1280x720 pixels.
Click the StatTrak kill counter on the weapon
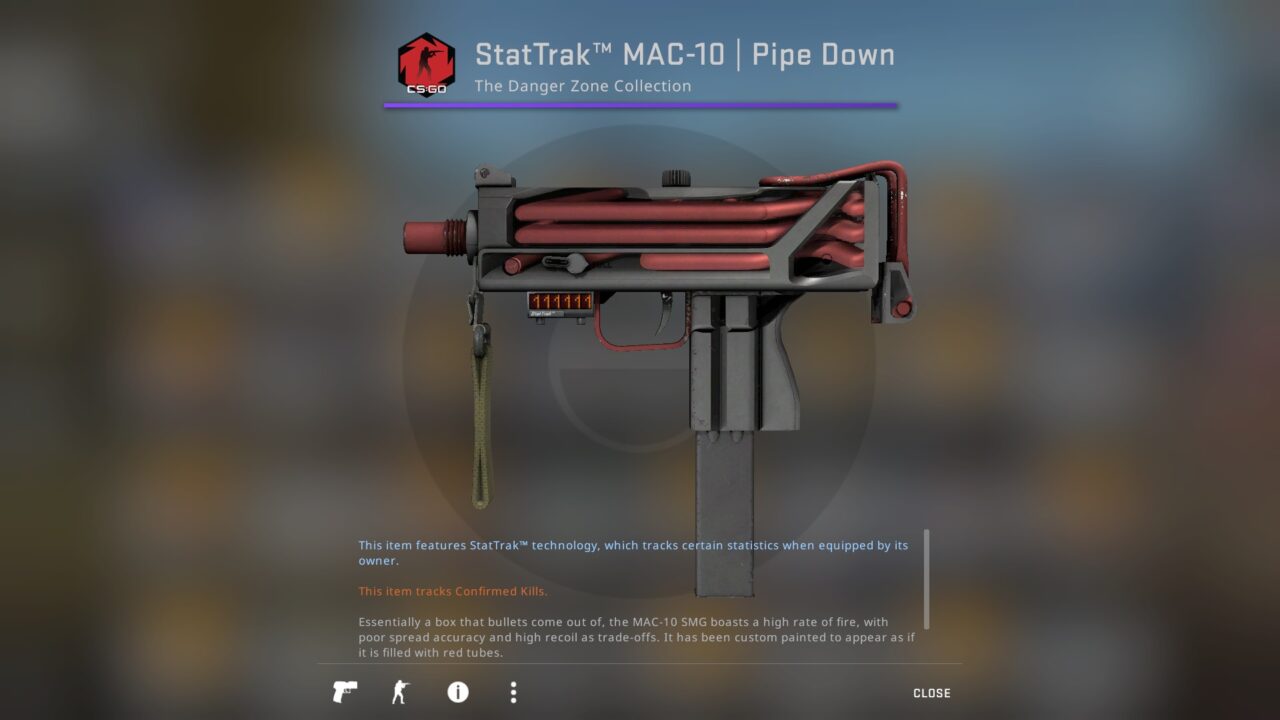click(560, 300)
